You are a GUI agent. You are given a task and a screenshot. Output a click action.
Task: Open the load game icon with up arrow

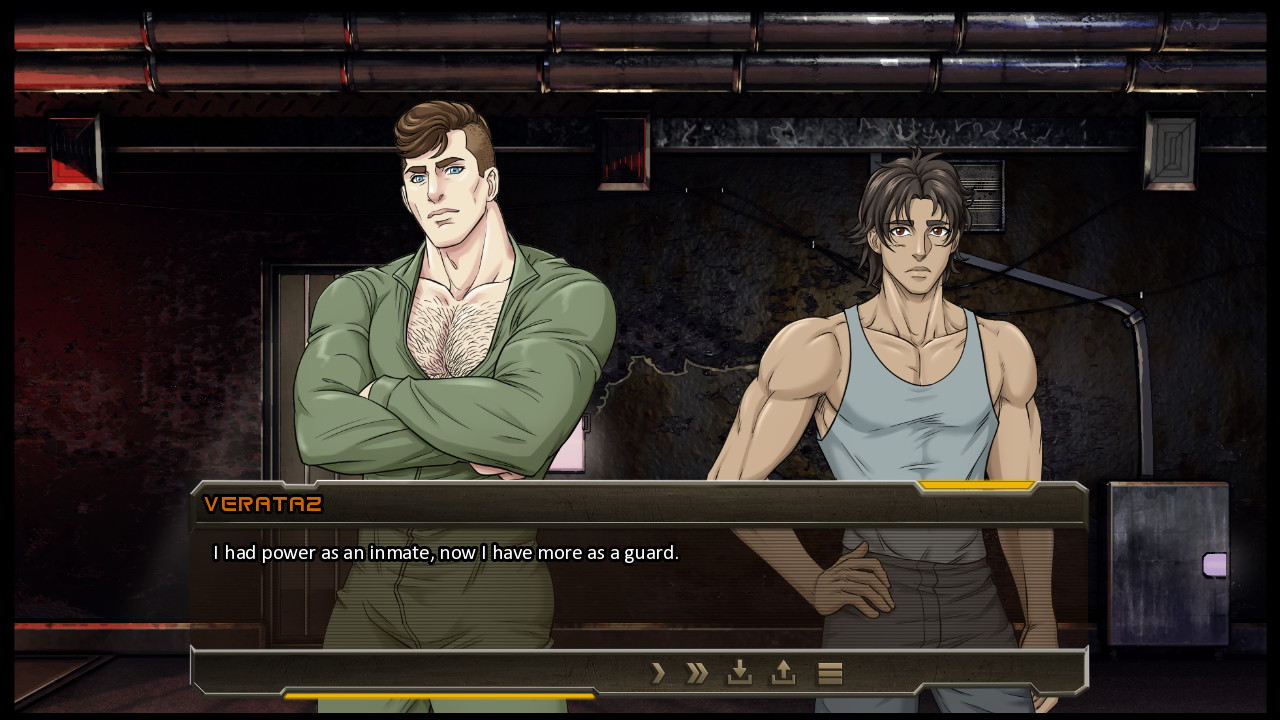click(x=783, y=673)
